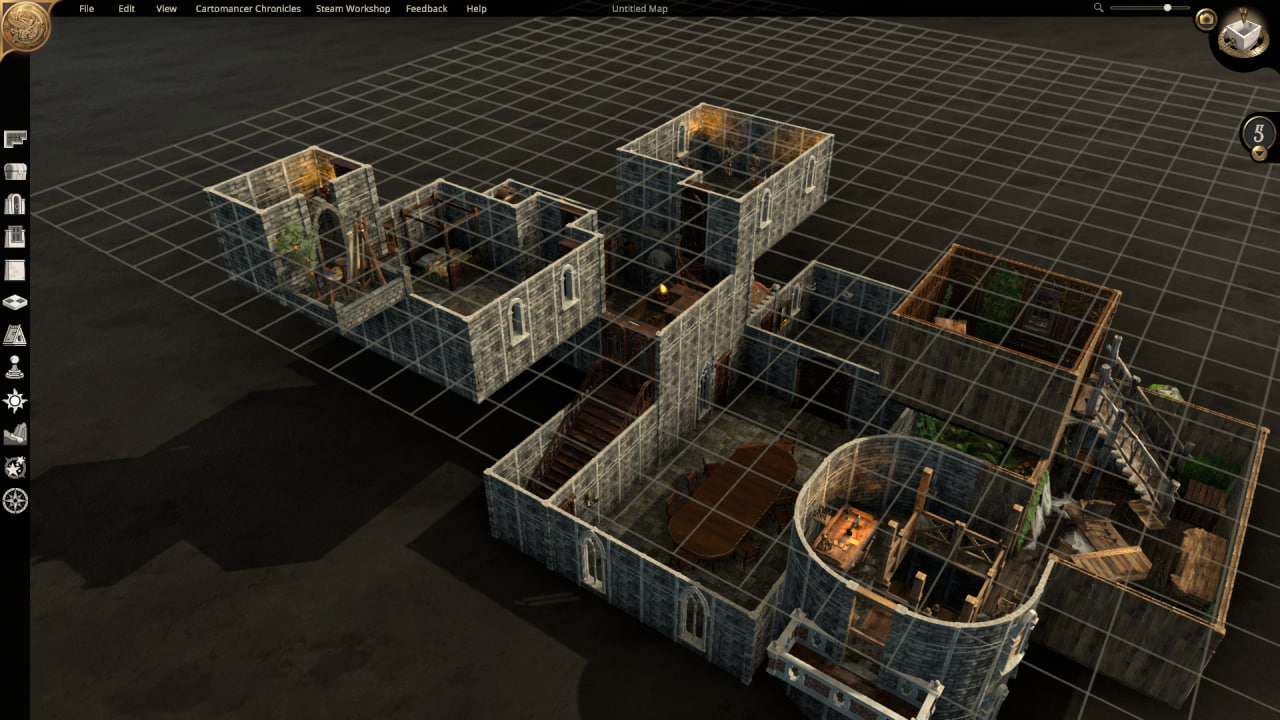Open the View menu

tap(166, 9)
